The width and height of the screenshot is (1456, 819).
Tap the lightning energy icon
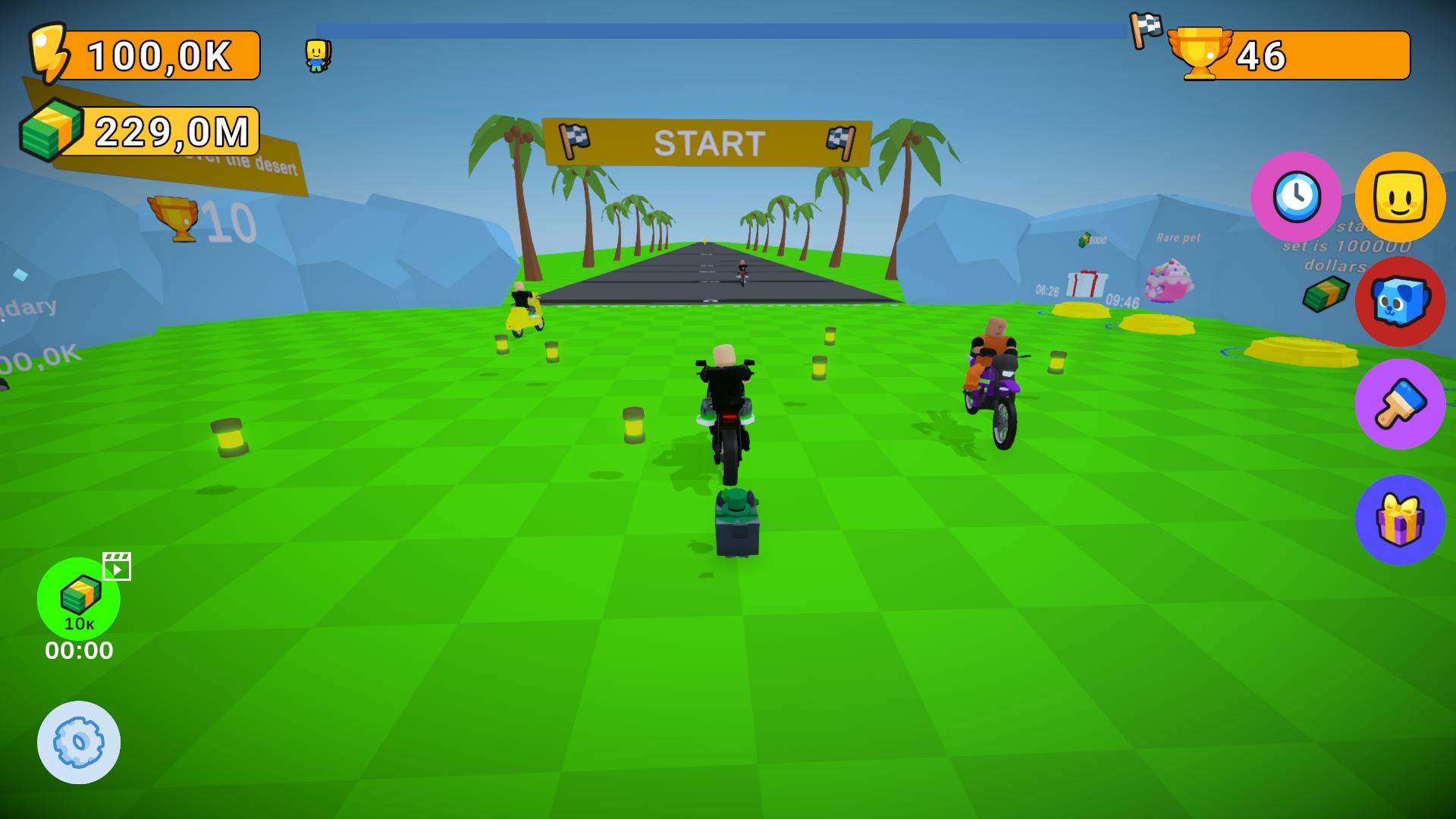pos(49,53)
